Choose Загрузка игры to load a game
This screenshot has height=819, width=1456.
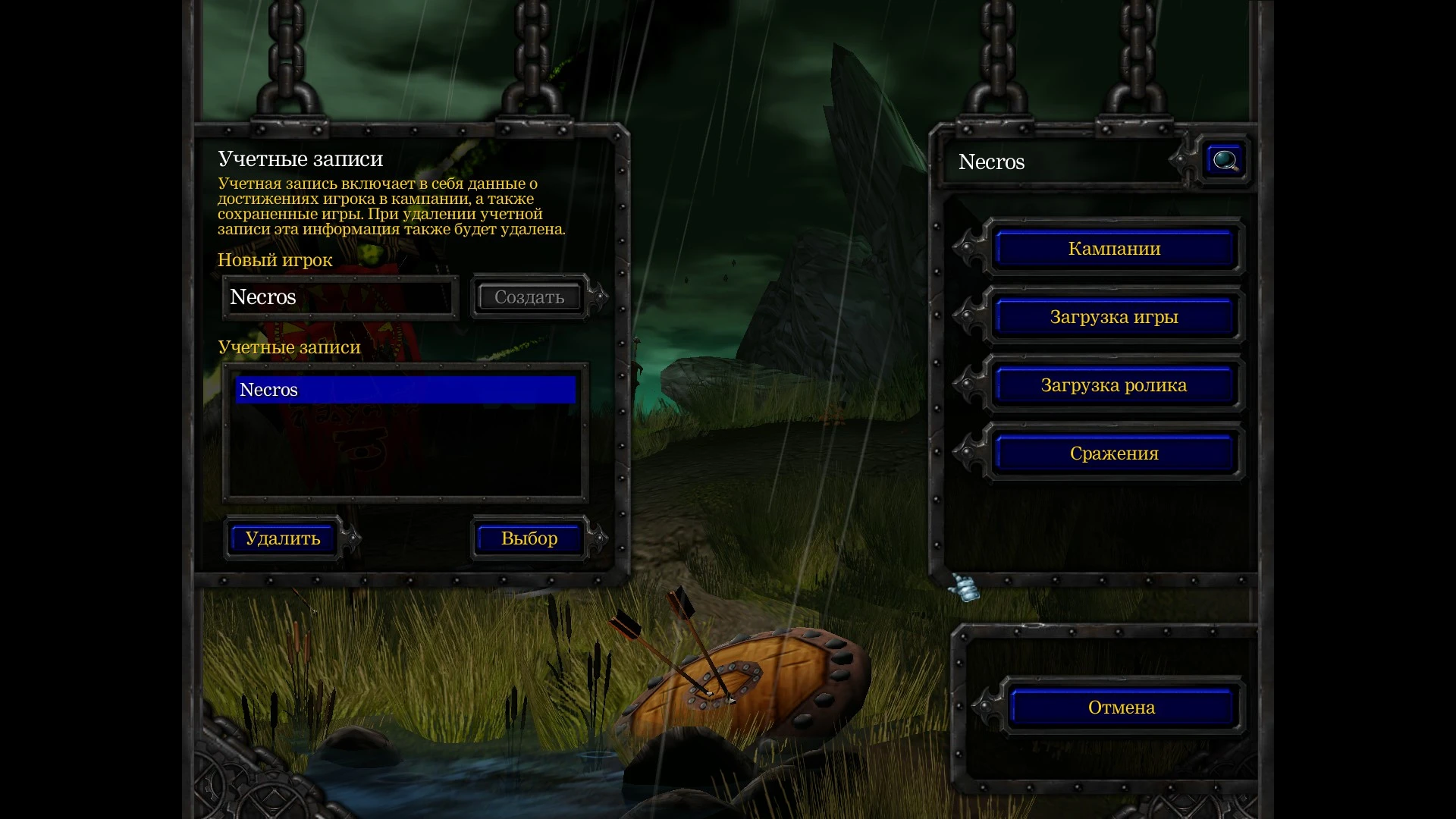click(1114, 317)
